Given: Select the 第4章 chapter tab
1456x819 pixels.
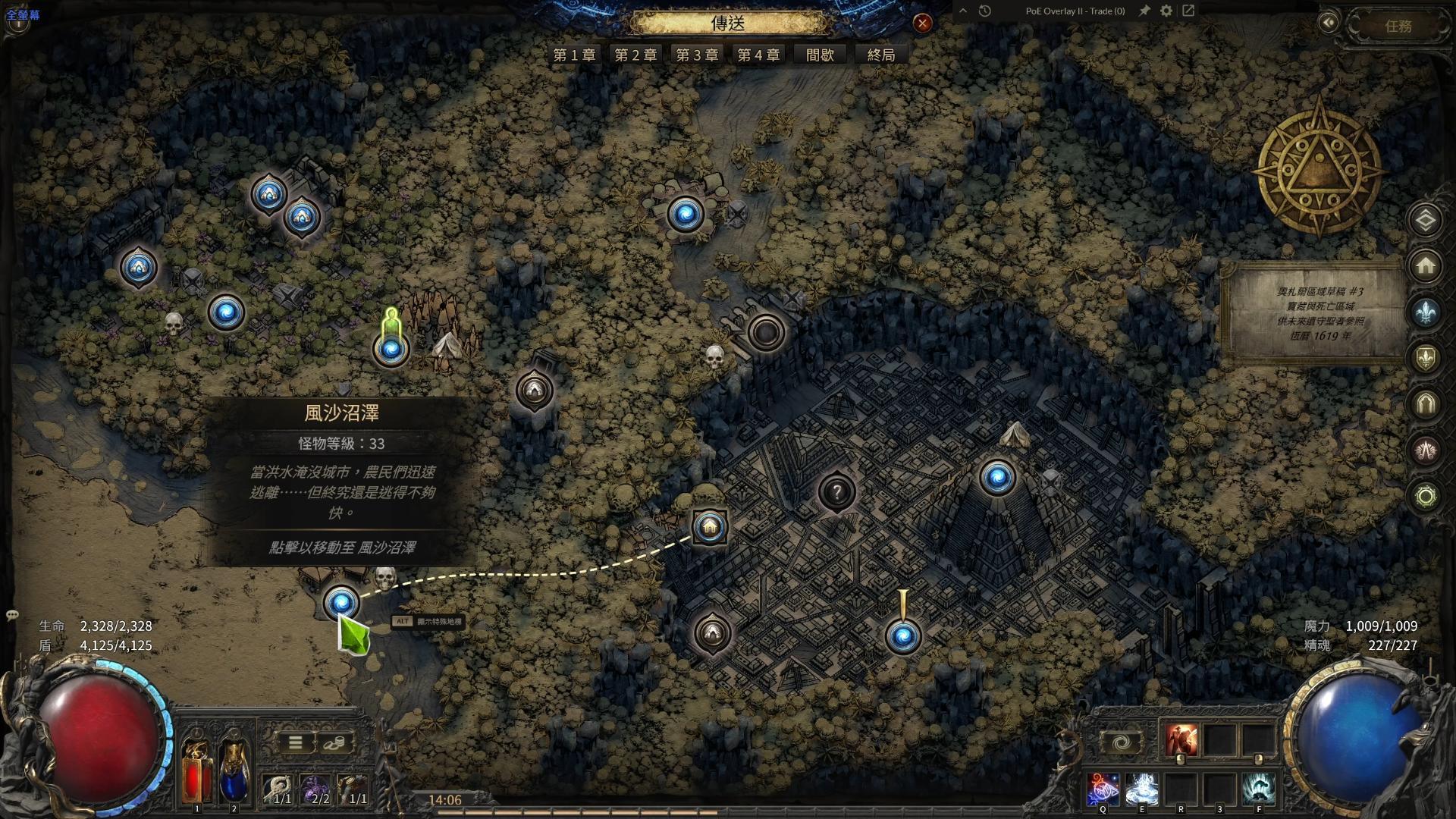Looking at the screenshot, I should click(758, 55).
